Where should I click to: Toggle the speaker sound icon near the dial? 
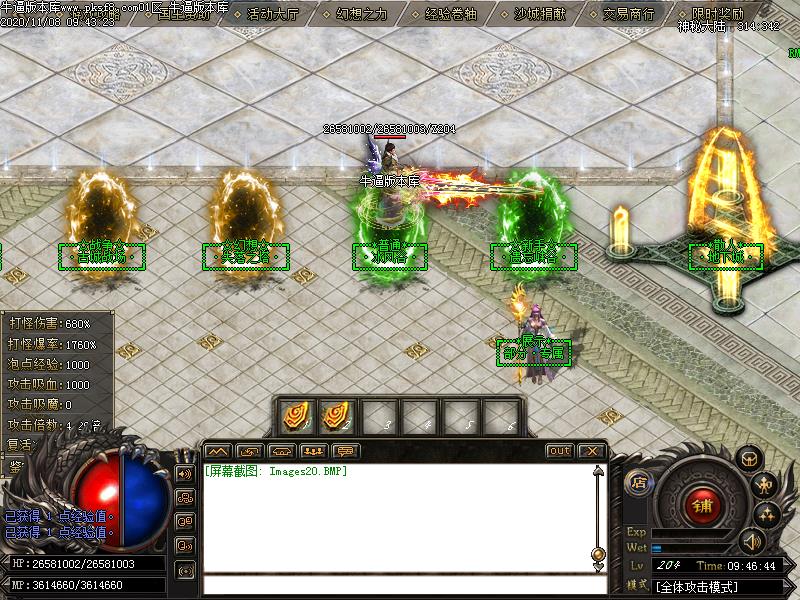pos(749,541)
